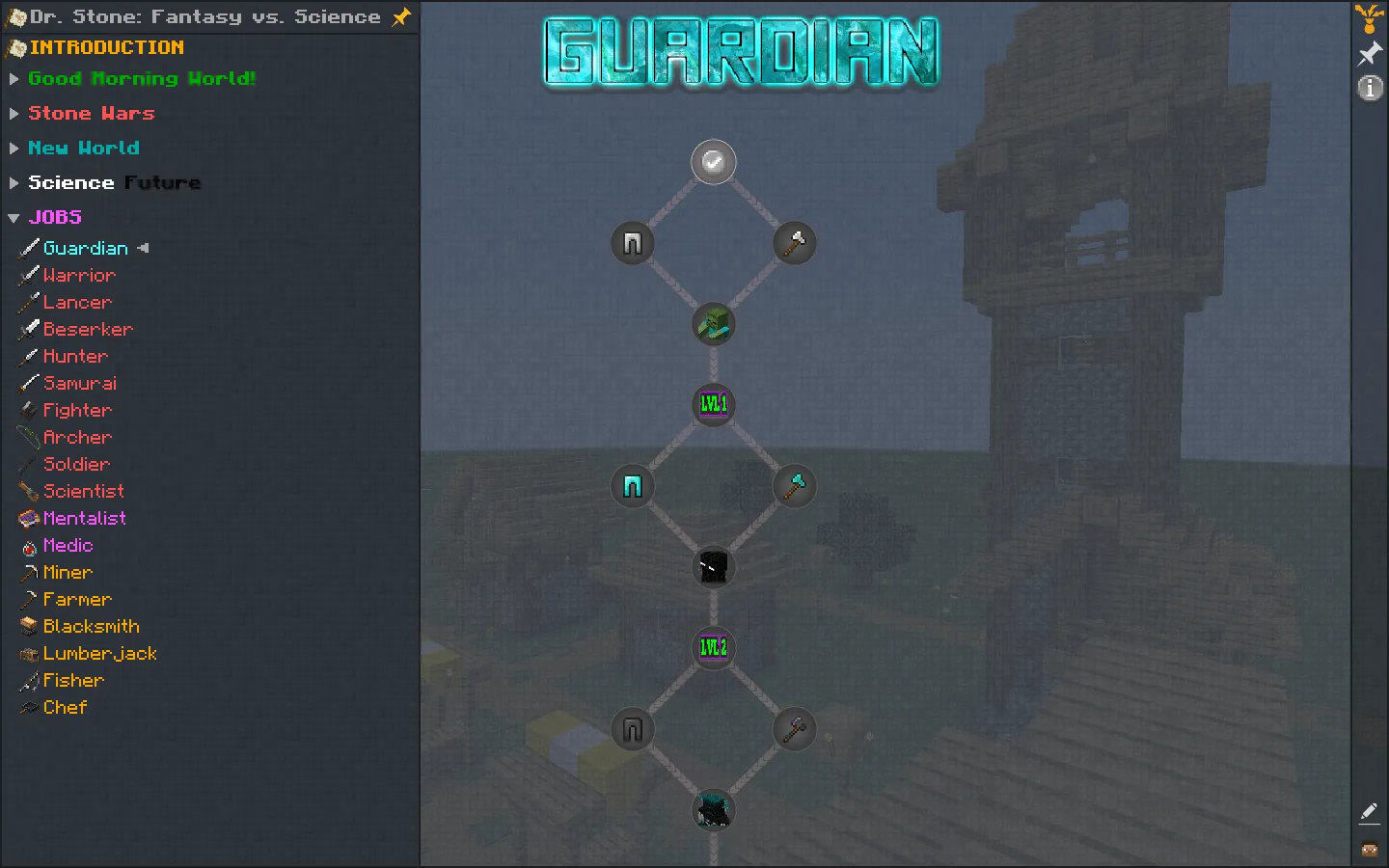Expand the New World chapter group
Viewport: 1389px width, 868px height.
coord(85,148)
